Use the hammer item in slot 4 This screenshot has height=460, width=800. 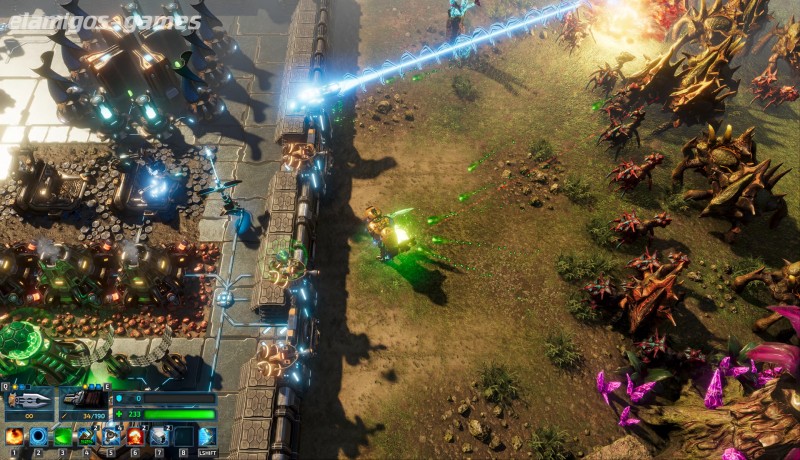pyautogui.click(x=87, y=436)
